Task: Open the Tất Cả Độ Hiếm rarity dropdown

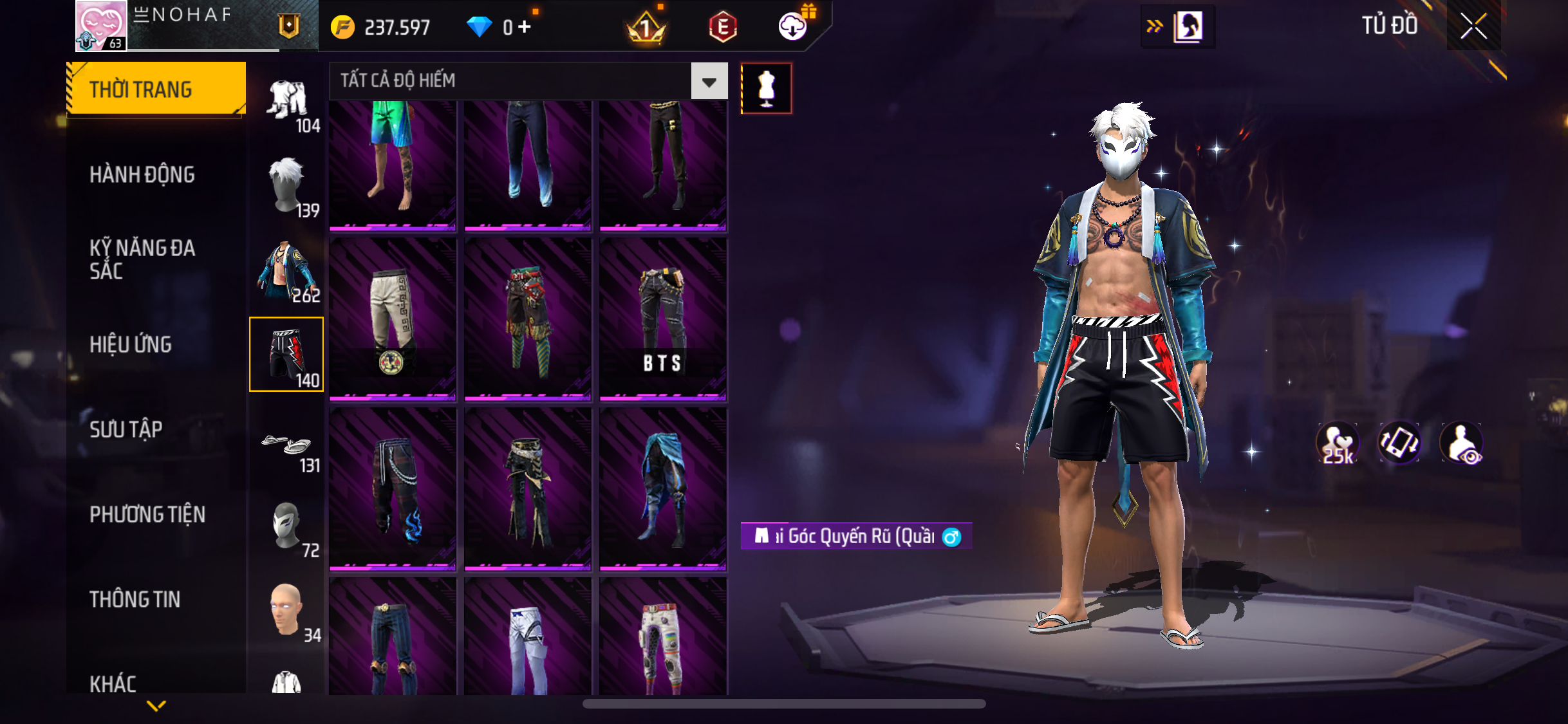Action: (x=709, y=81)
